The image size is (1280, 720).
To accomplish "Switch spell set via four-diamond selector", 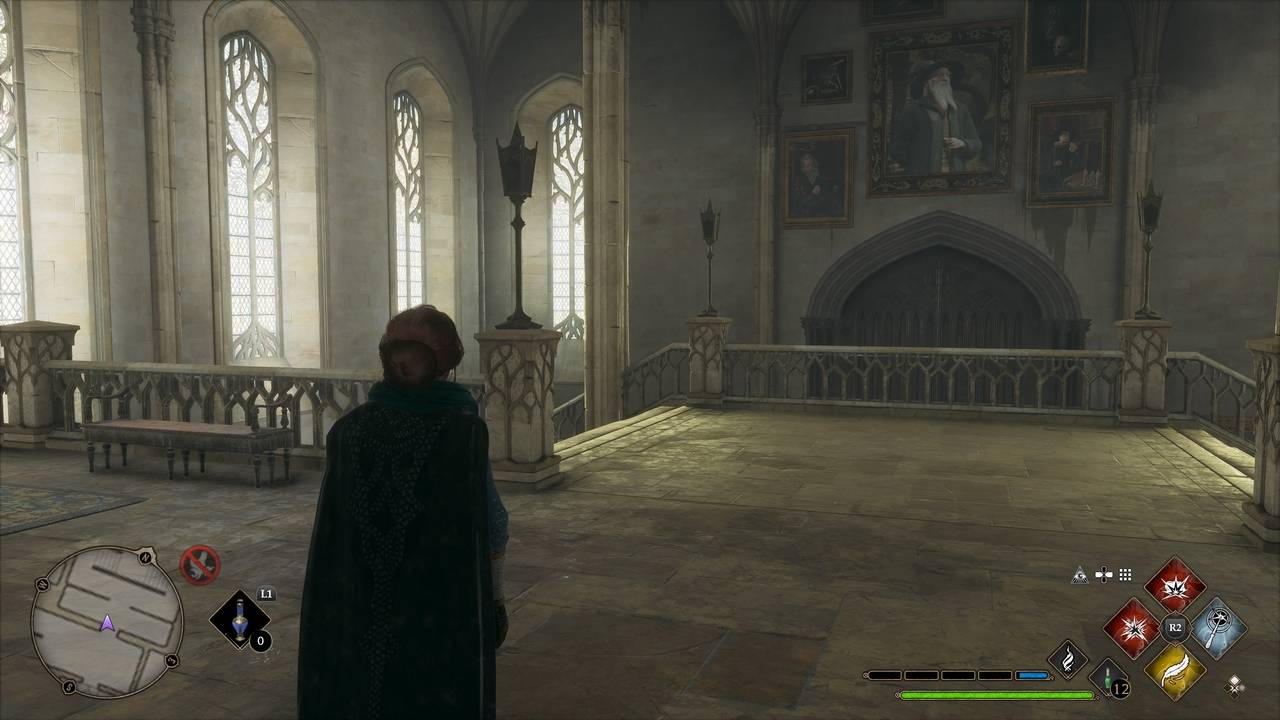I will [1236, 685].
